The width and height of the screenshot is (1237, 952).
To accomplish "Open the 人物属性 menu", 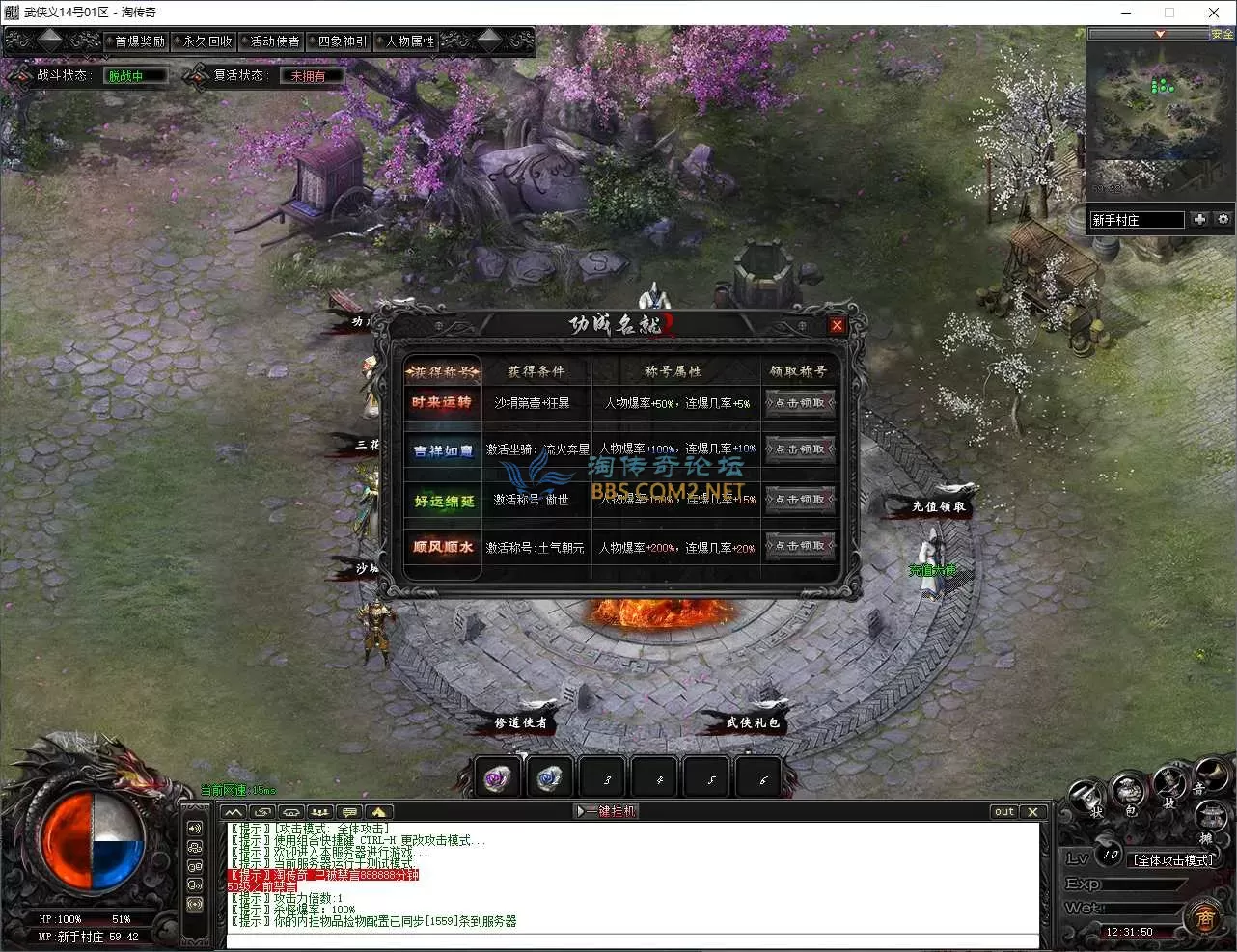I will tap(409, 41).
